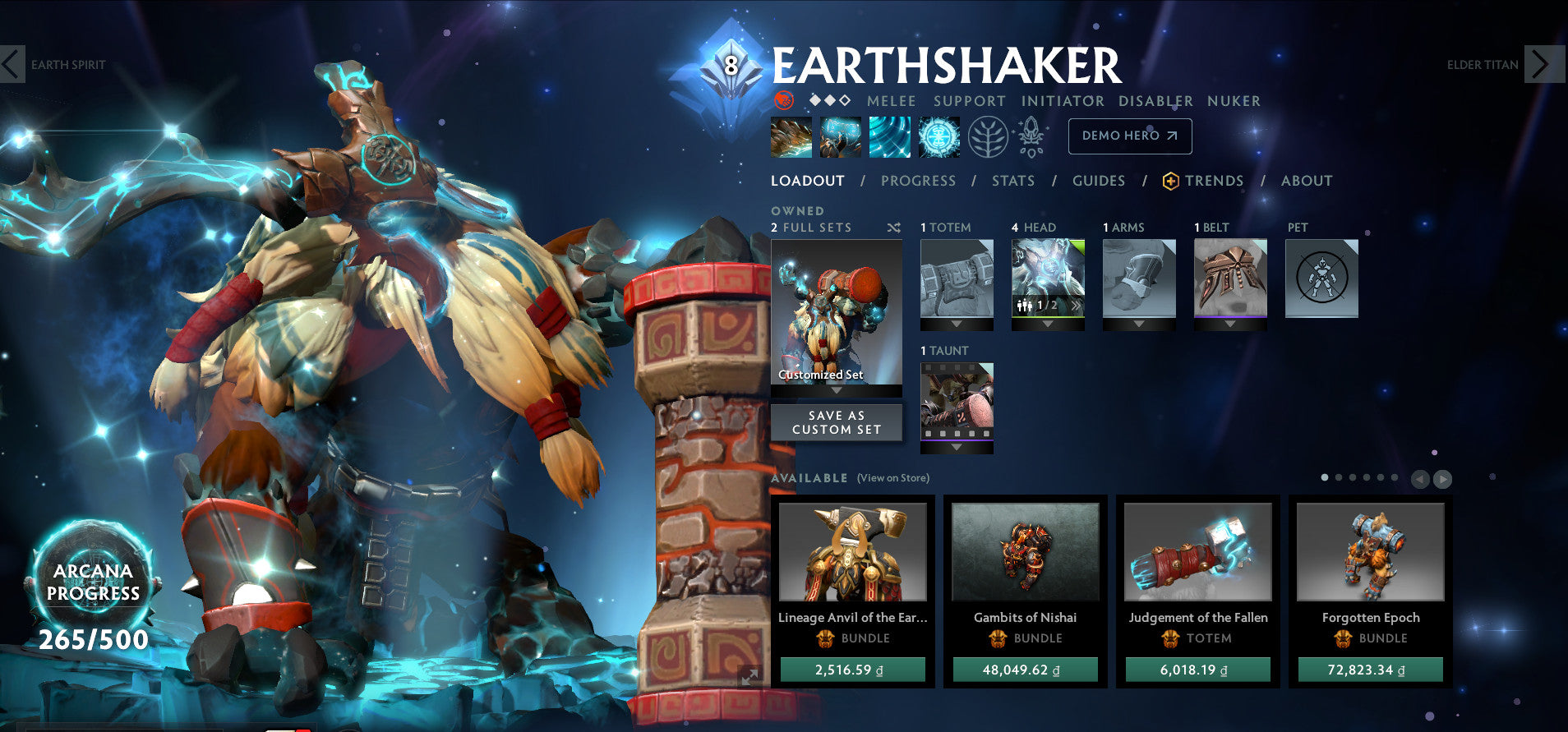Viewport: 1568px width, 732px height.
Task: Shuffle the loadout with the crossed-arrows icon
Action: point(893,228)
